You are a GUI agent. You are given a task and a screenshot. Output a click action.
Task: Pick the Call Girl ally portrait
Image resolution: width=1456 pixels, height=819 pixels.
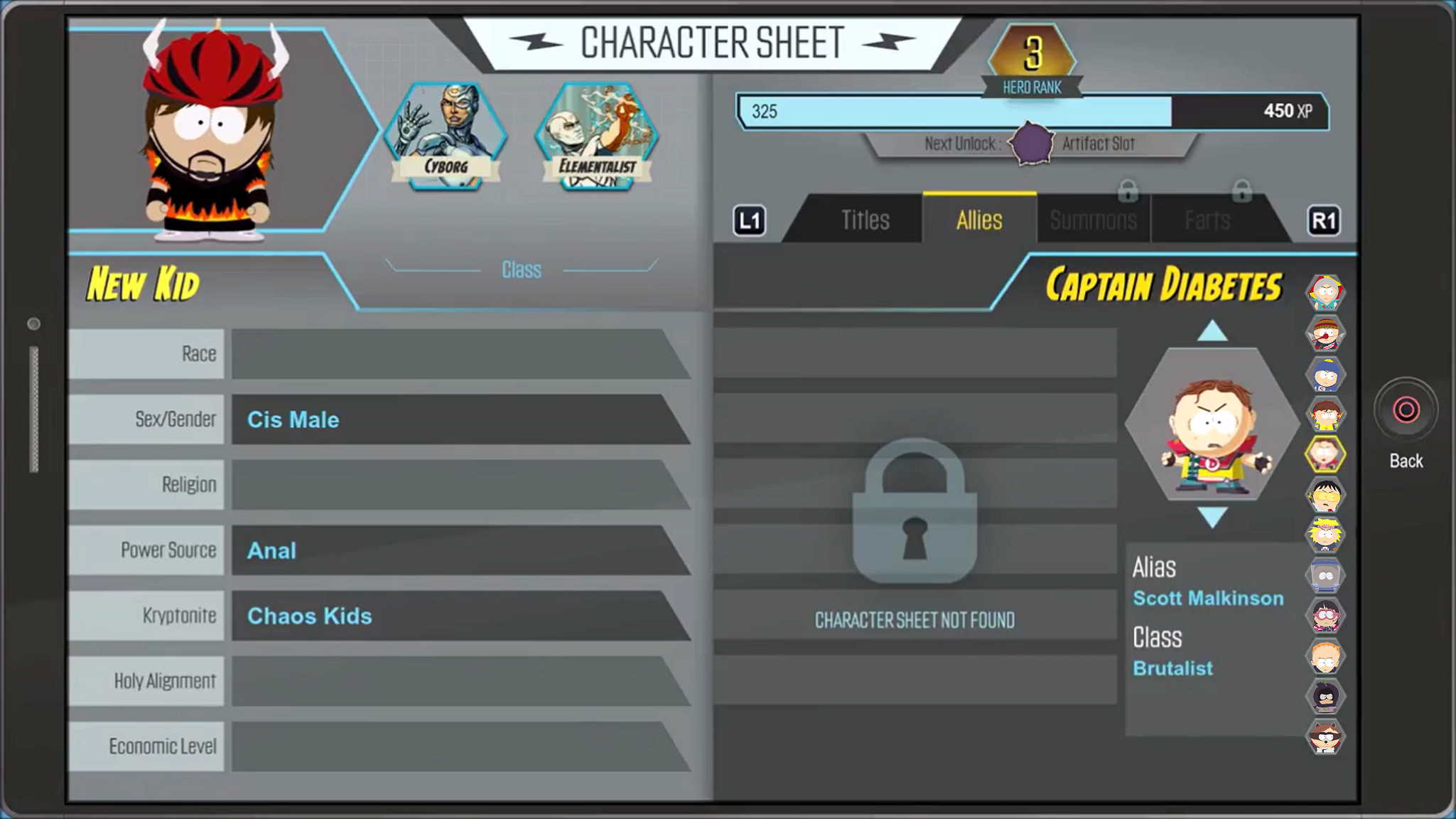click(1325, 616)
